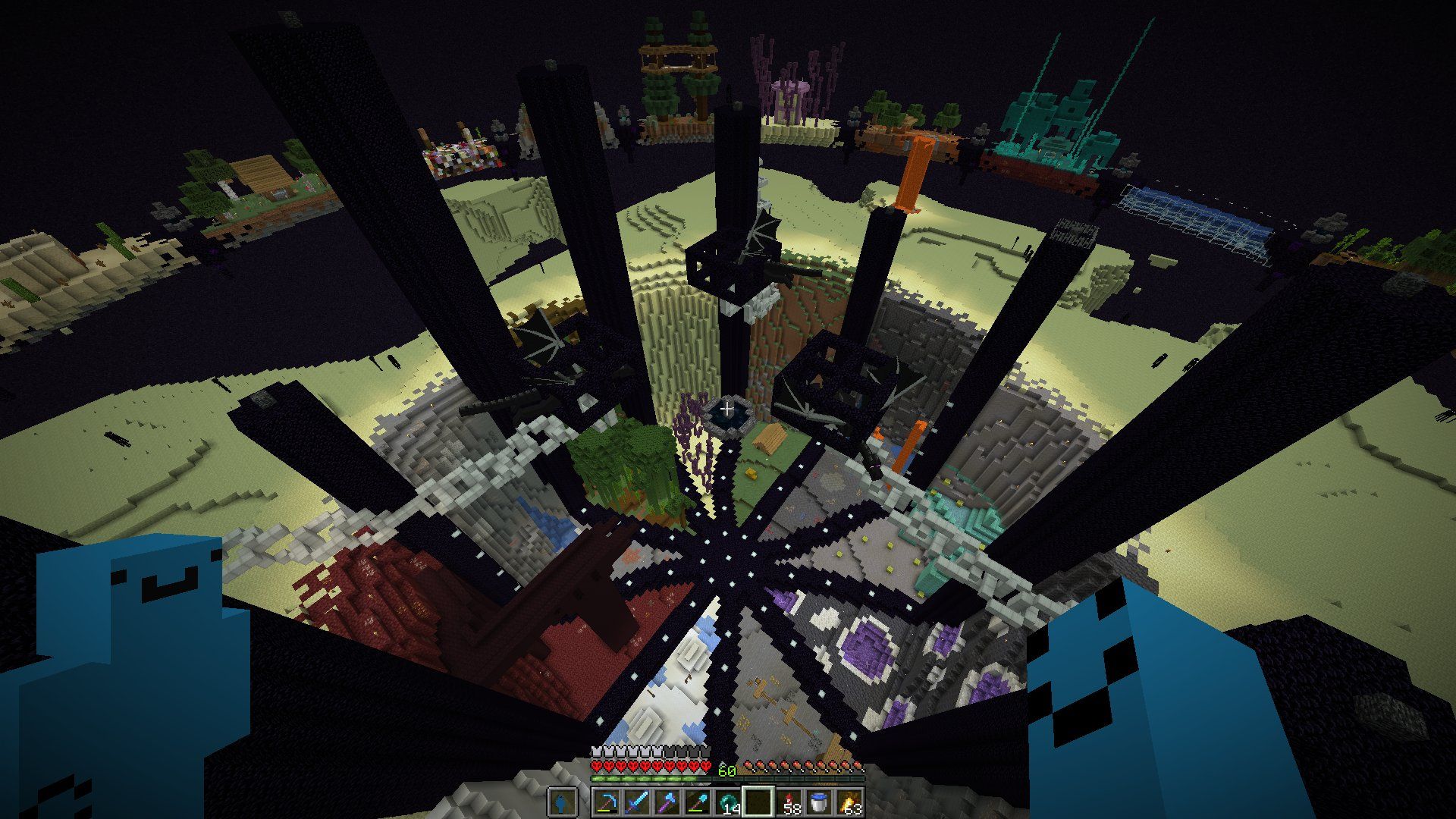
Task: Select the red item stack of 58
Action: (789, 802)
